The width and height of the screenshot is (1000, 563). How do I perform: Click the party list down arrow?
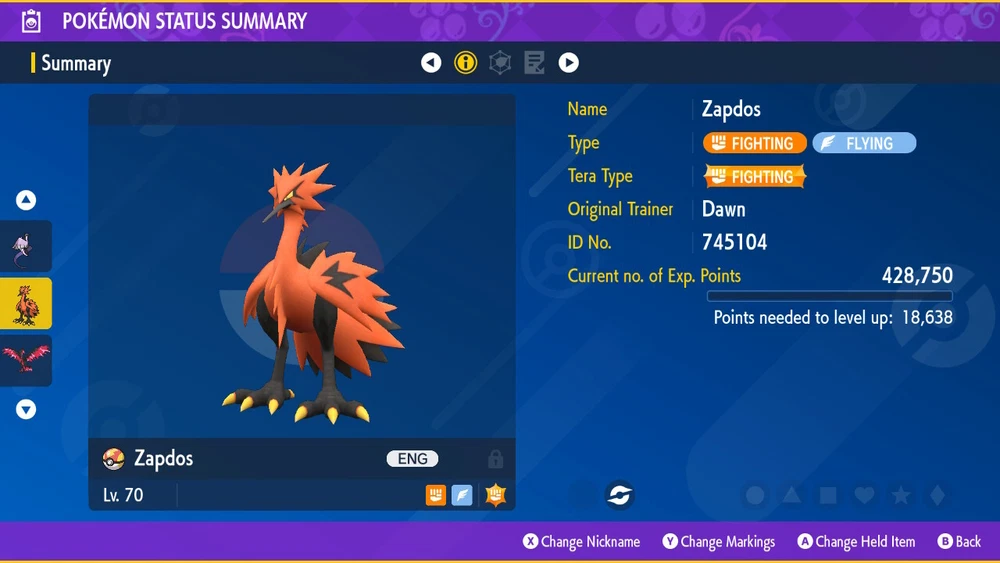(x=26, y=409)
